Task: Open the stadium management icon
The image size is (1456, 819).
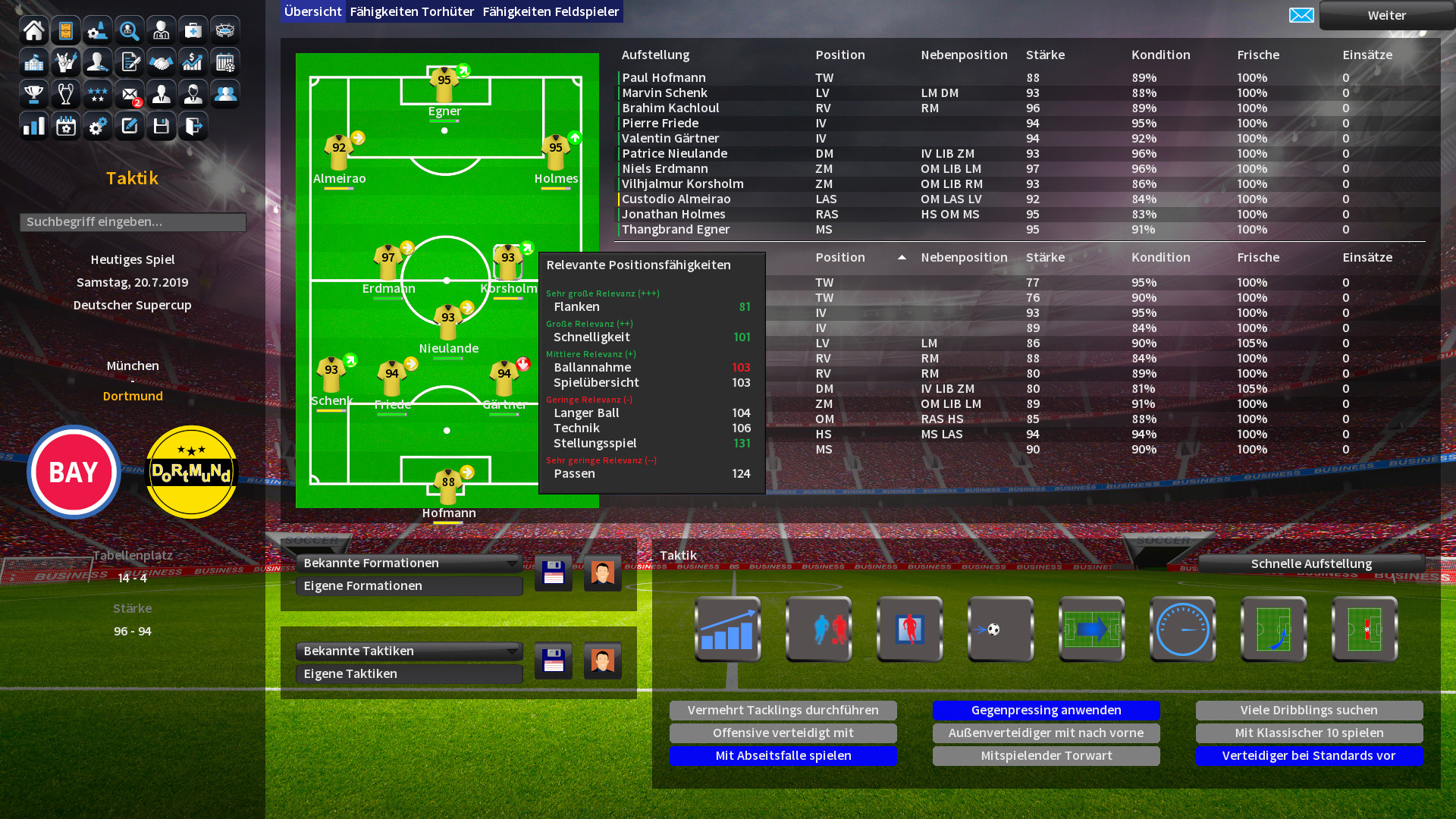Action: [x=224, y=30]
